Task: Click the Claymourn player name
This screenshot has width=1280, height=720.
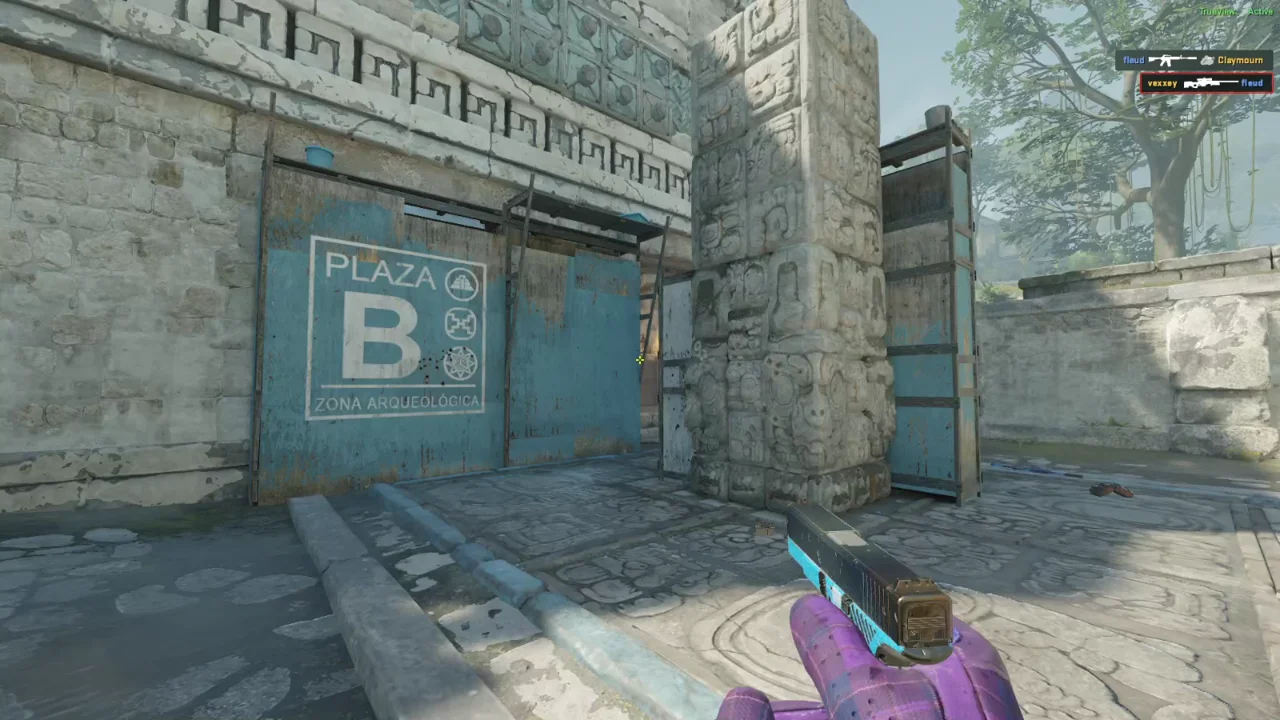Action: (x=1240, y=60)
